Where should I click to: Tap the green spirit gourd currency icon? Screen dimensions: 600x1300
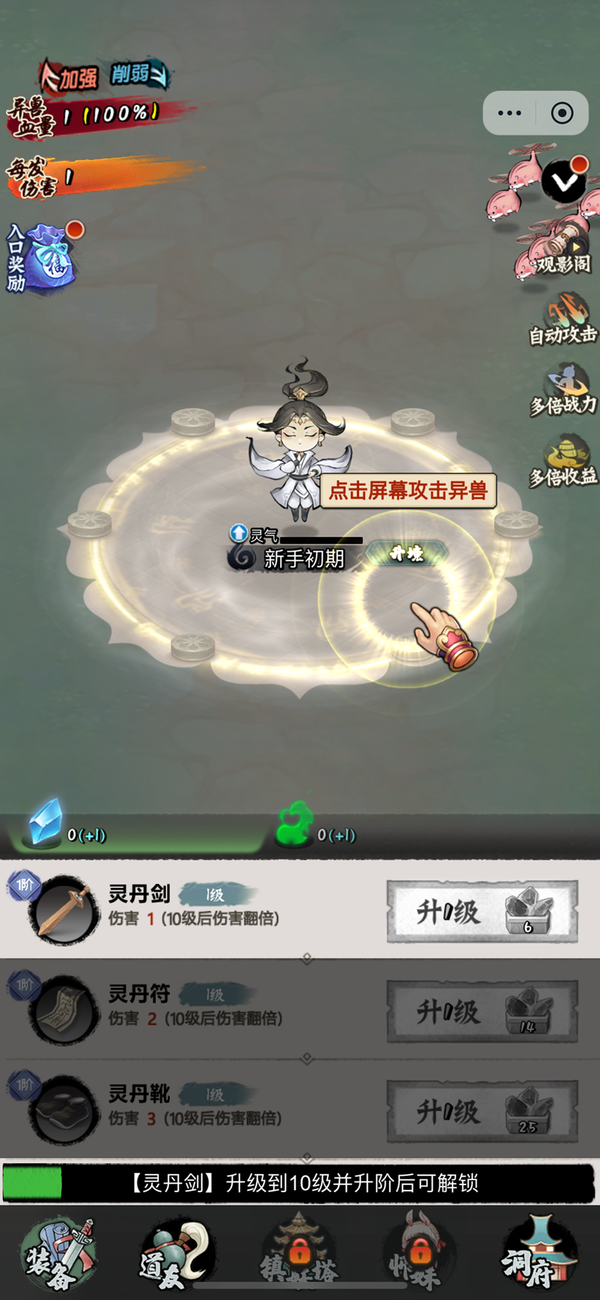(291, 827)
